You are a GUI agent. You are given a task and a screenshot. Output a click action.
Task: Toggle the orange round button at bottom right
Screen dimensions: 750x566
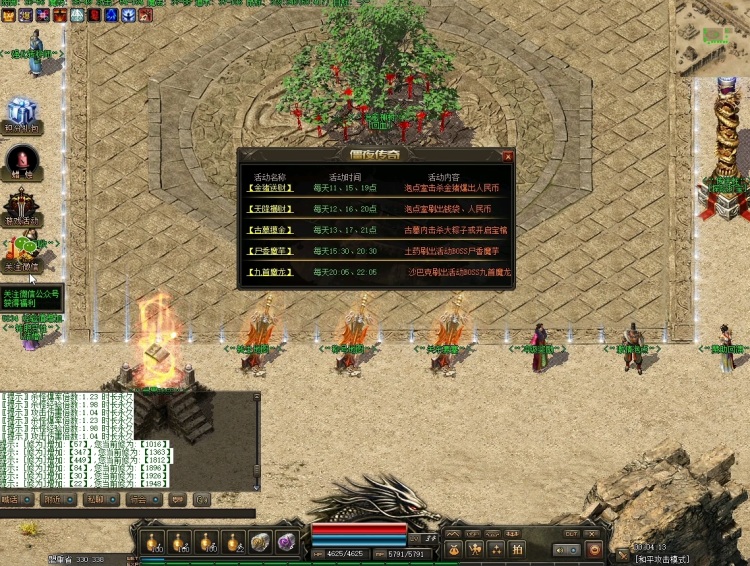[595, 549]
